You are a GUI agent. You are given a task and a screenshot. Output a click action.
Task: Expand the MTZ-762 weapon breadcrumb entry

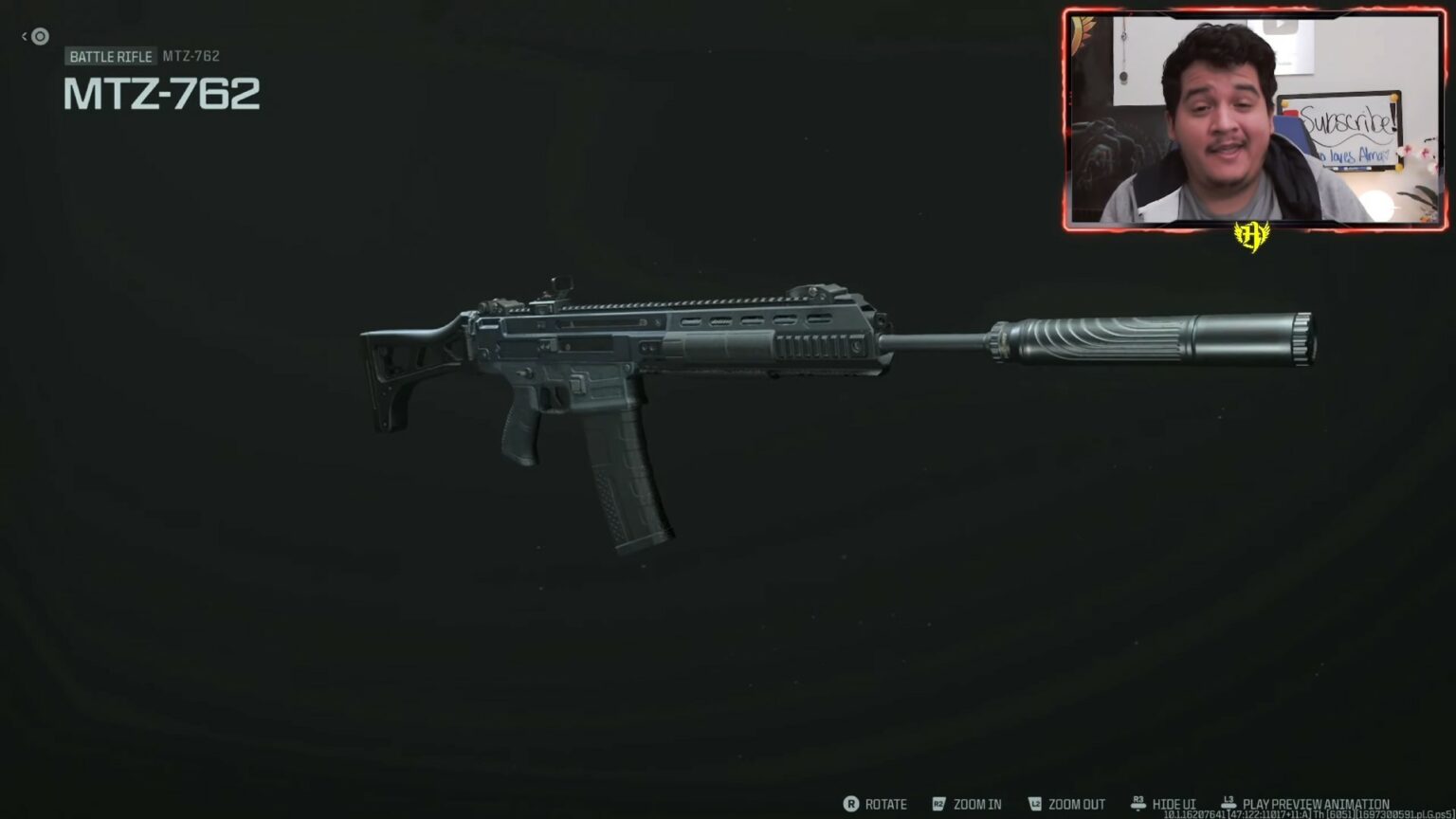(189, 56)
